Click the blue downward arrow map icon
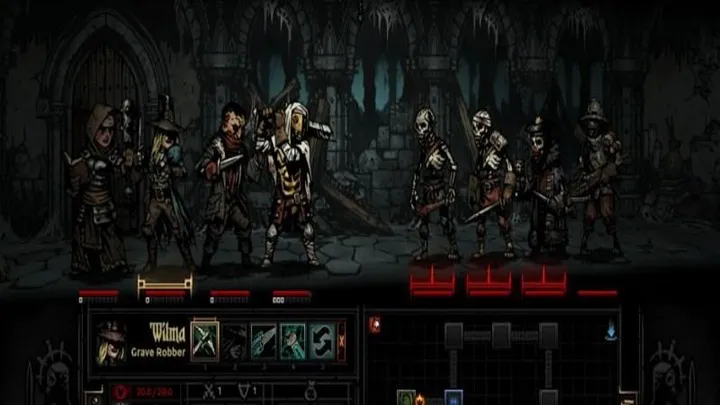This screenshot has width=720, height=405. pos(609,324)
